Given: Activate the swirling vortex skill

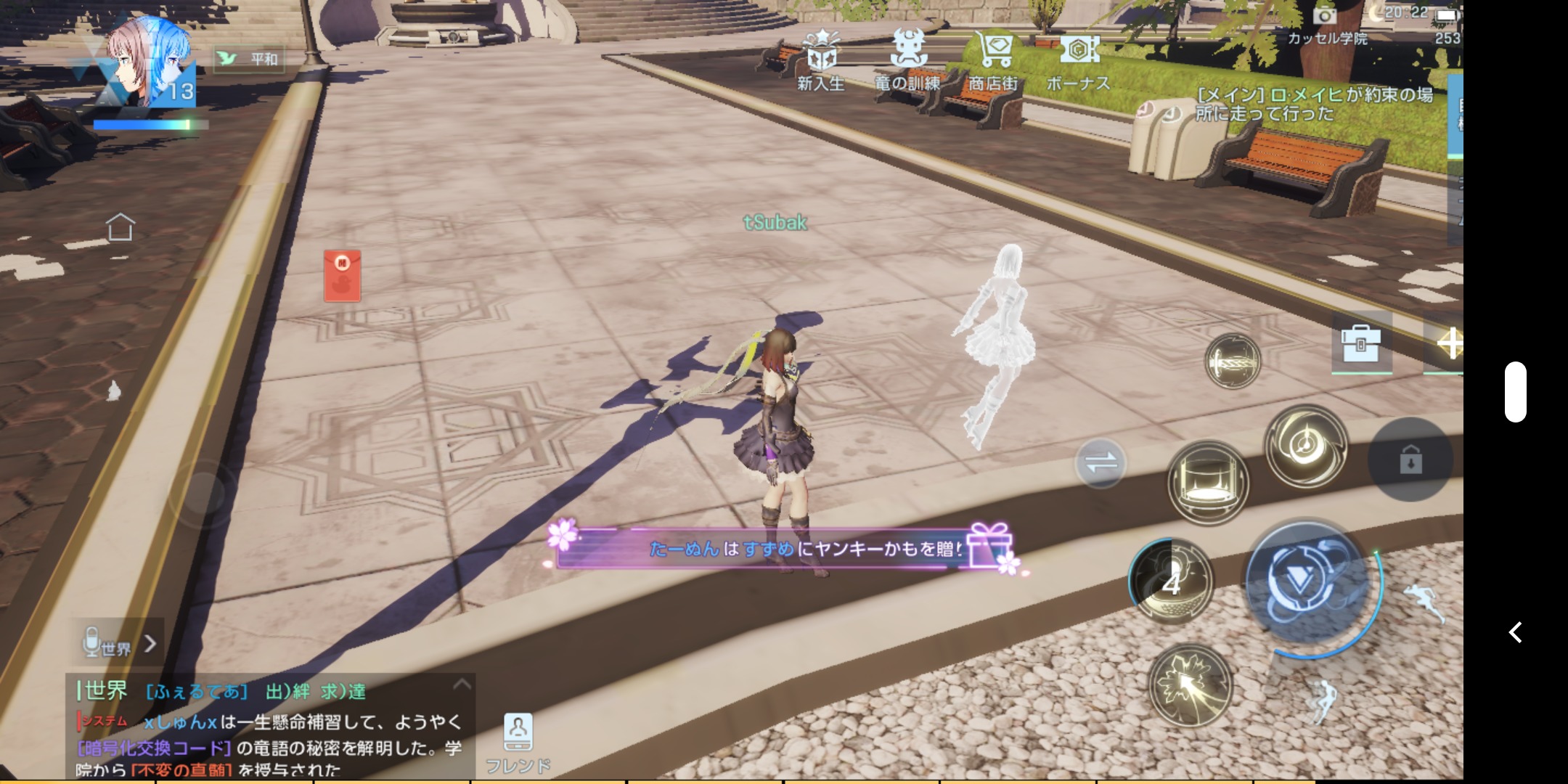Looking at the screenshot, I should [1306, 446].
